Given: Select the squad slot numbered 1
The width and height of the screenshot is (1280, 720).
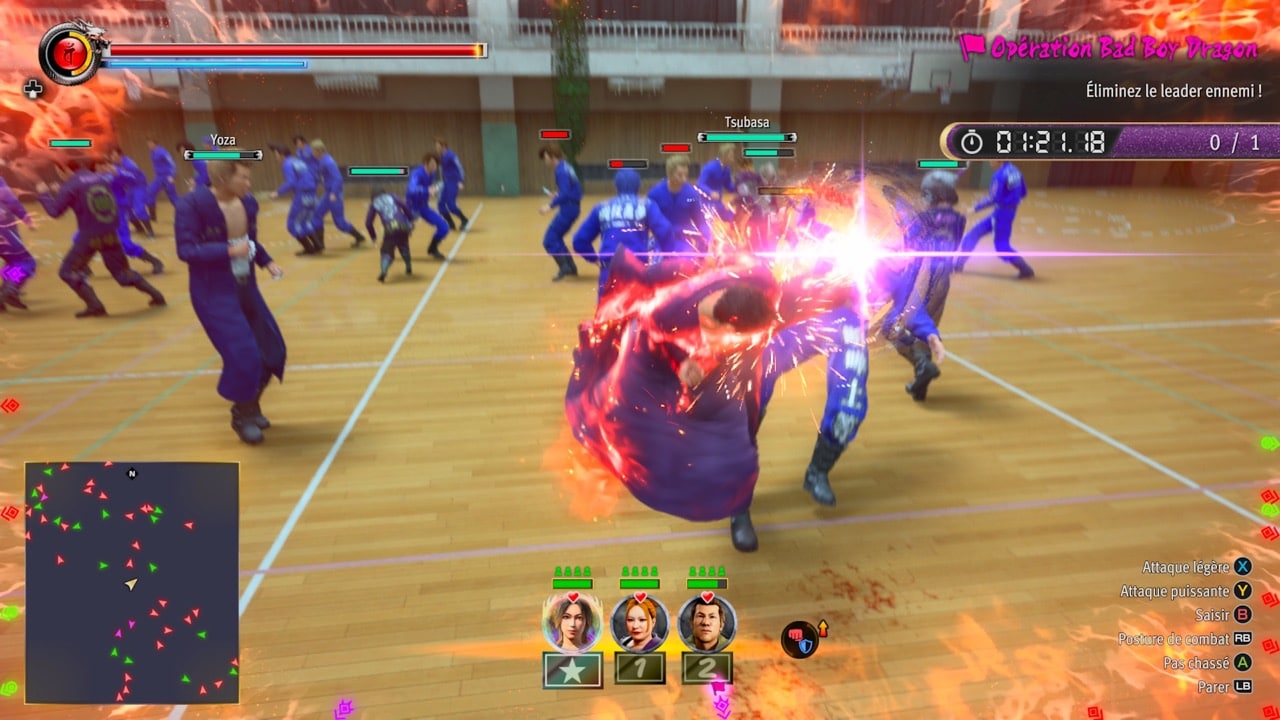Looking at the screenshot, I should [x=639, y=668].
